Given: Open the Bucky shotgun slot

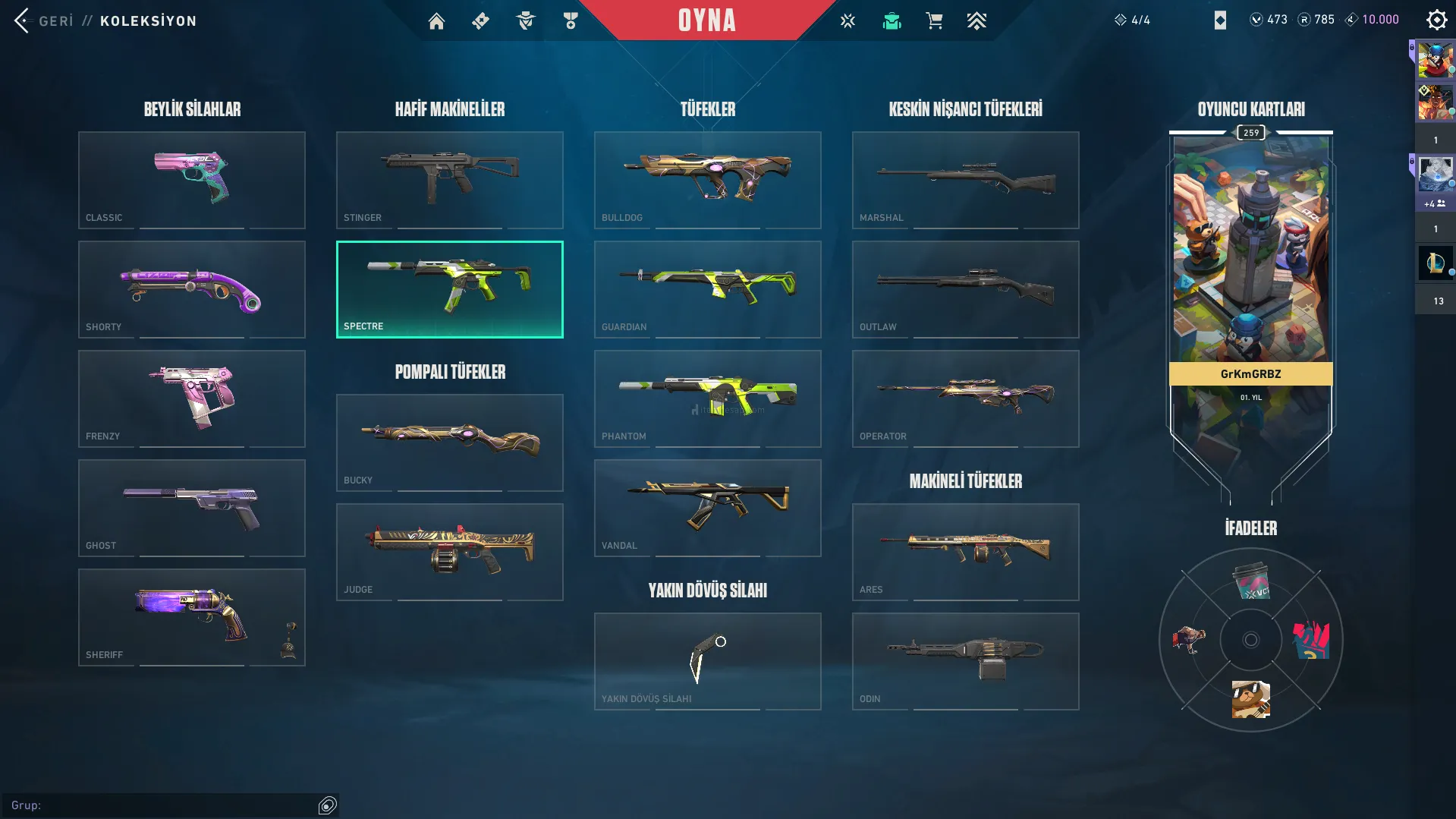Looking at the screenshot, I should pos(450,443).
